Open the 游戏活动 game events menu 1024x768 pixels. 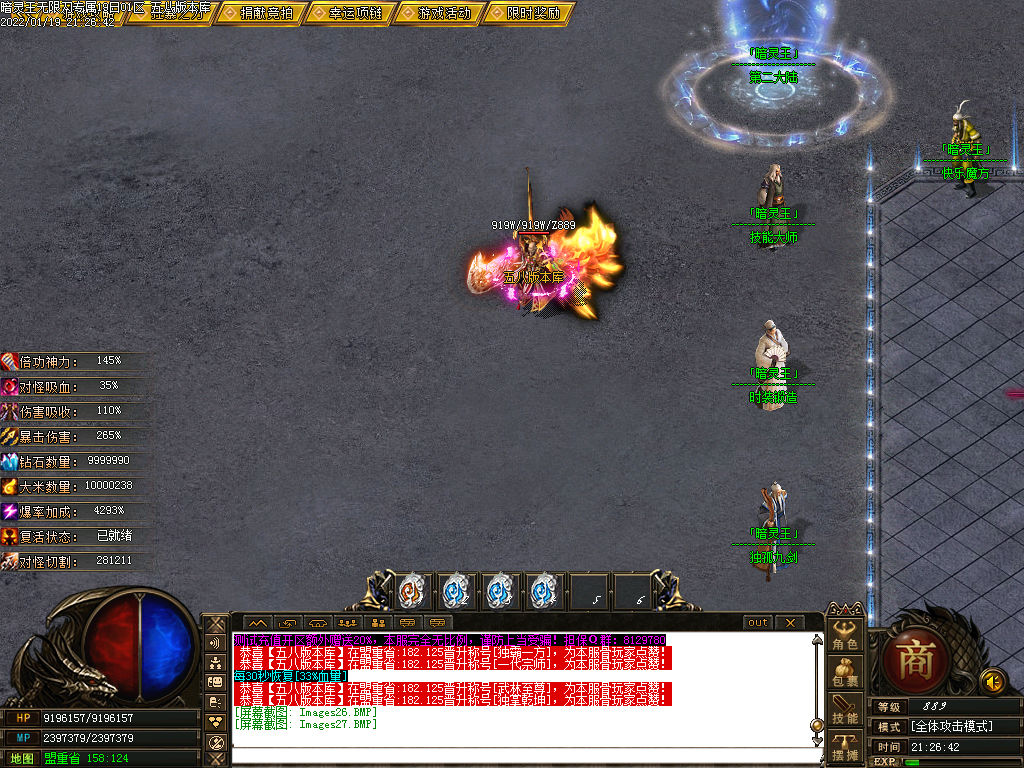click(x=437, y=13)
